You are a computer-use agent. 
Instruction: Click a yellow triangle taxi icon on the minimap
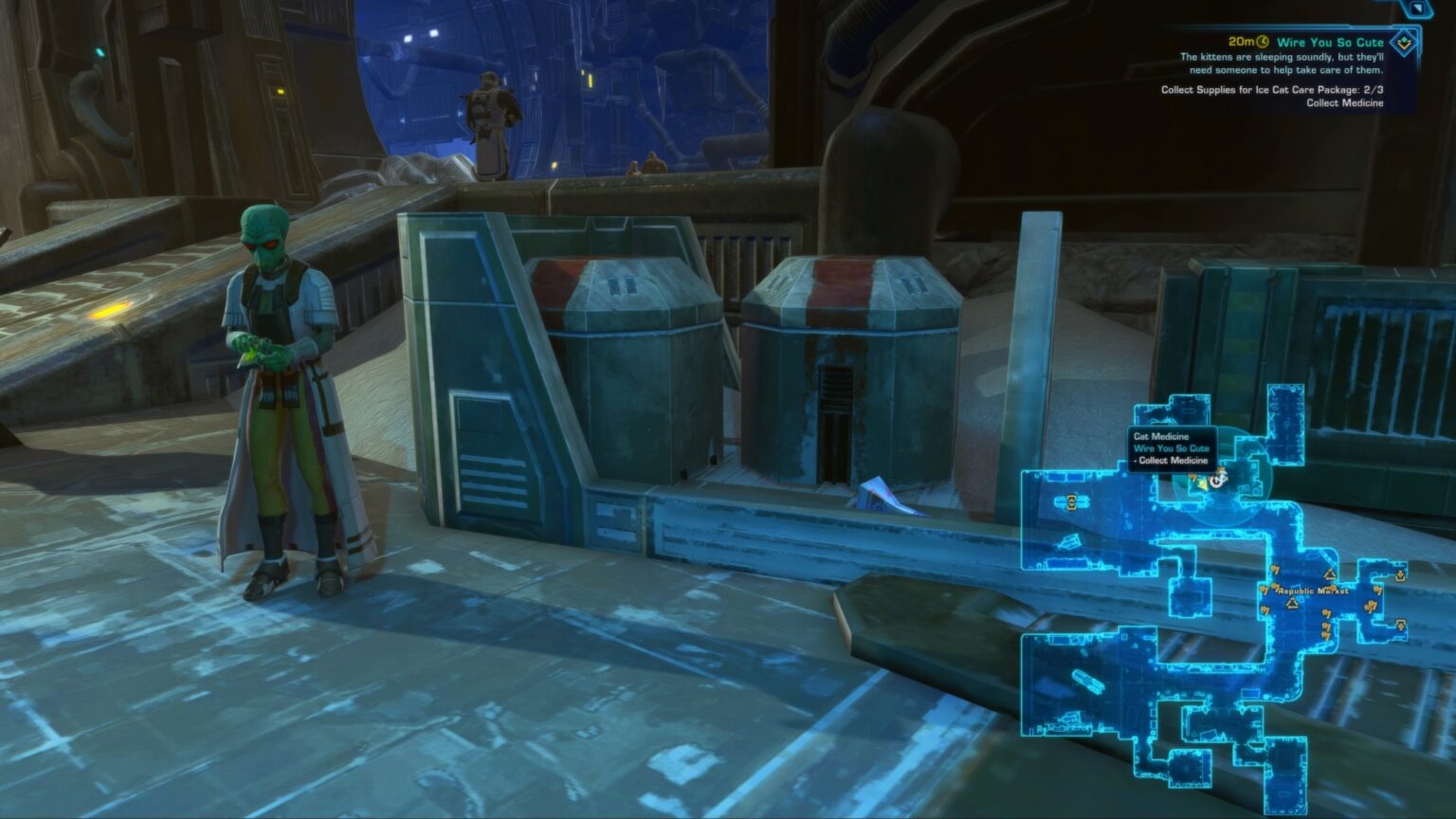pyautogui.click(x=1328, y=574)
